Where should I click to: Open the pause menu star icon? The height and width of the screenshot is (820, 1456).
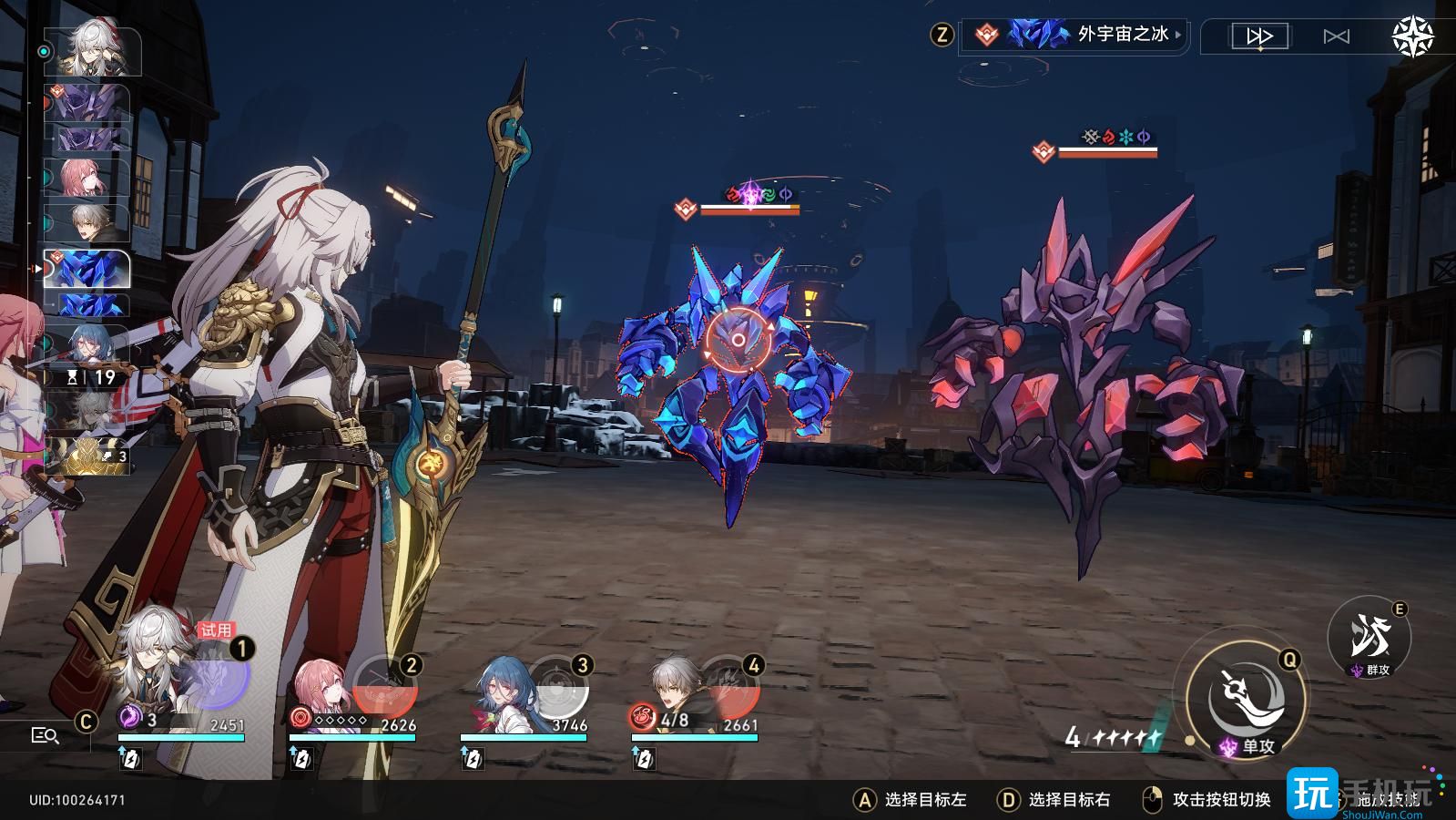tap(1412, 36)
